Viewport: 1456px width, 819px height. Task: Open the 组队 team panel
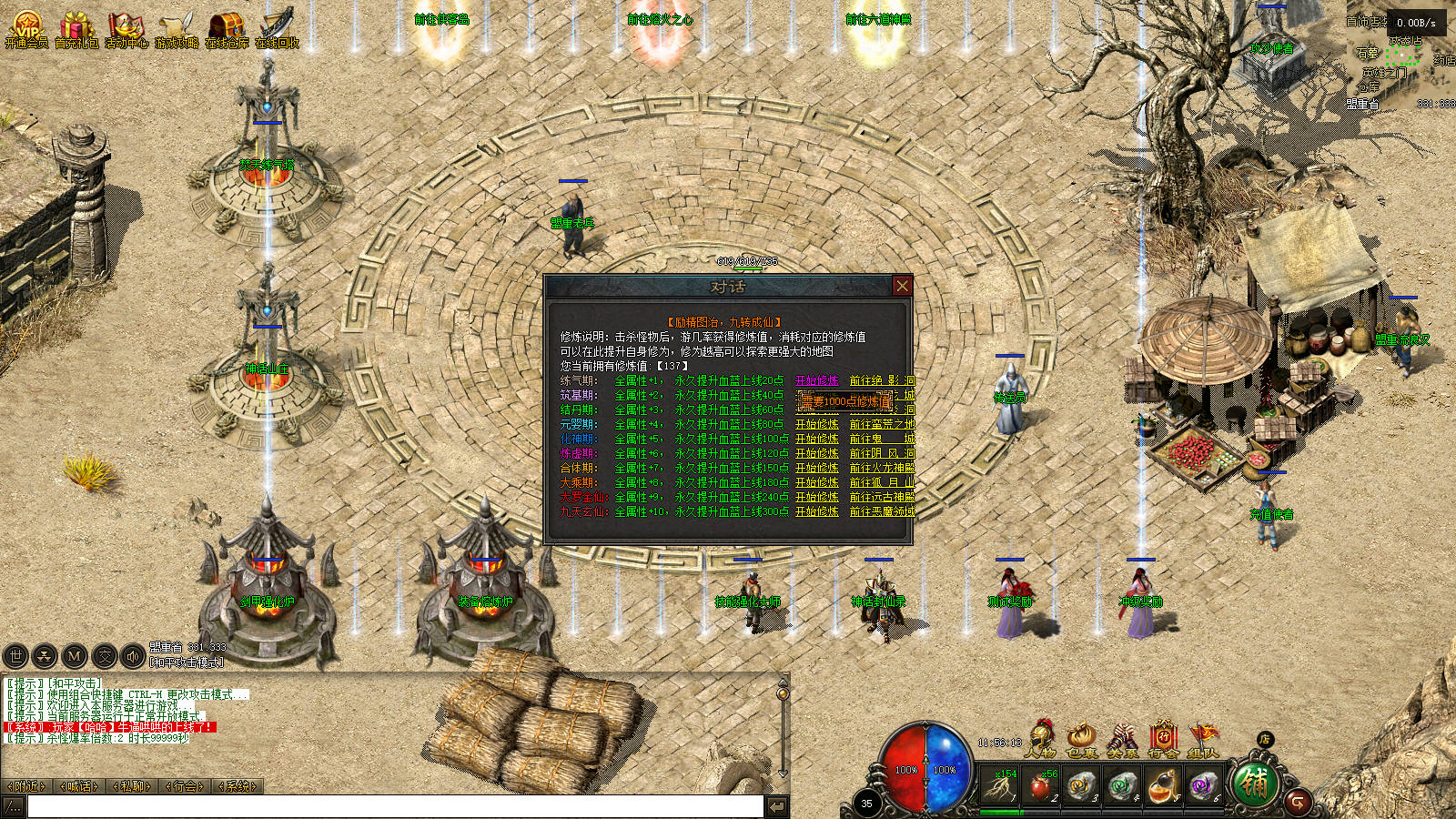[1203, 738]
